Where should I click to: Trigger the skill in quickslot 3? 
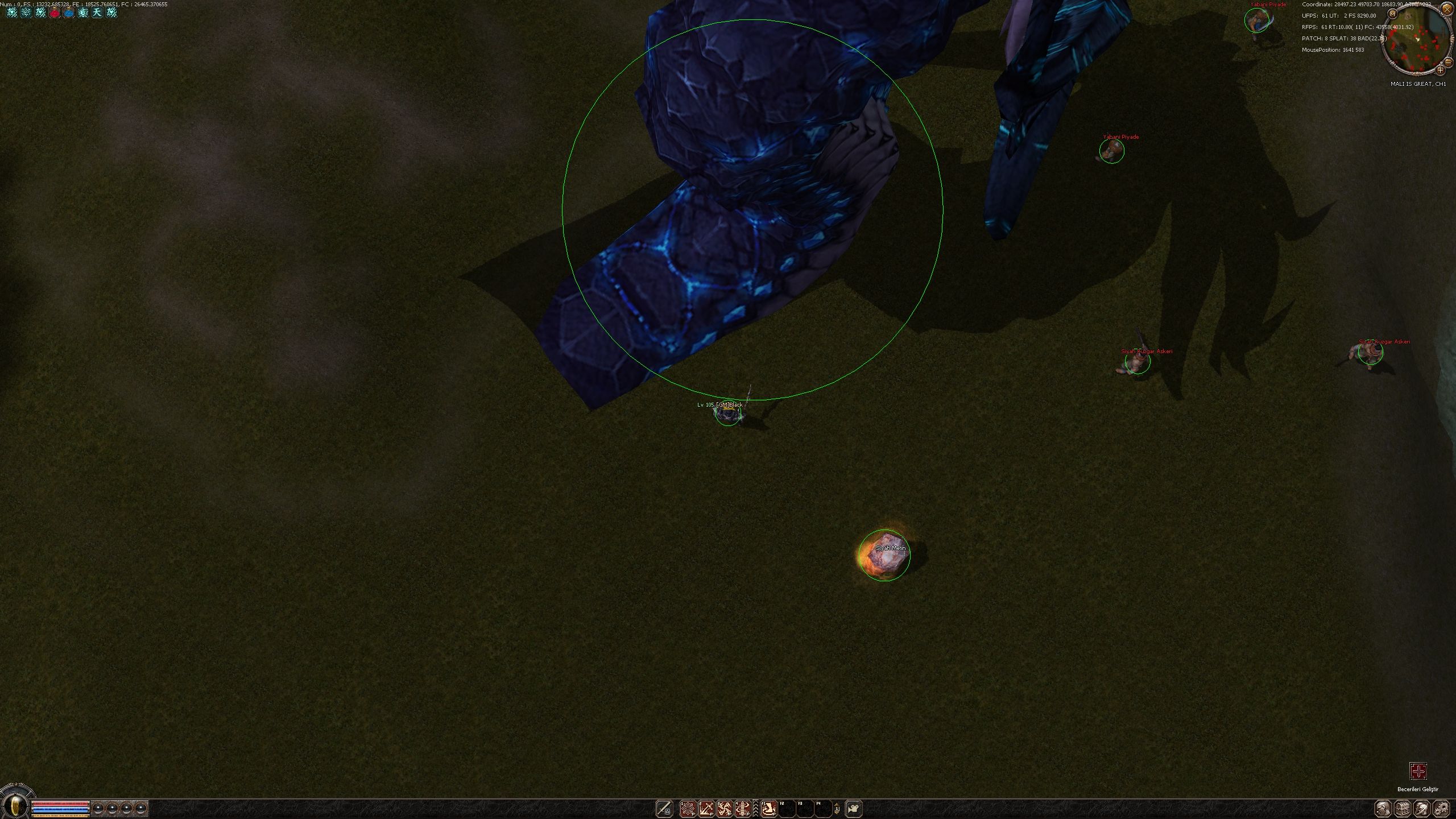pos(725,808)
